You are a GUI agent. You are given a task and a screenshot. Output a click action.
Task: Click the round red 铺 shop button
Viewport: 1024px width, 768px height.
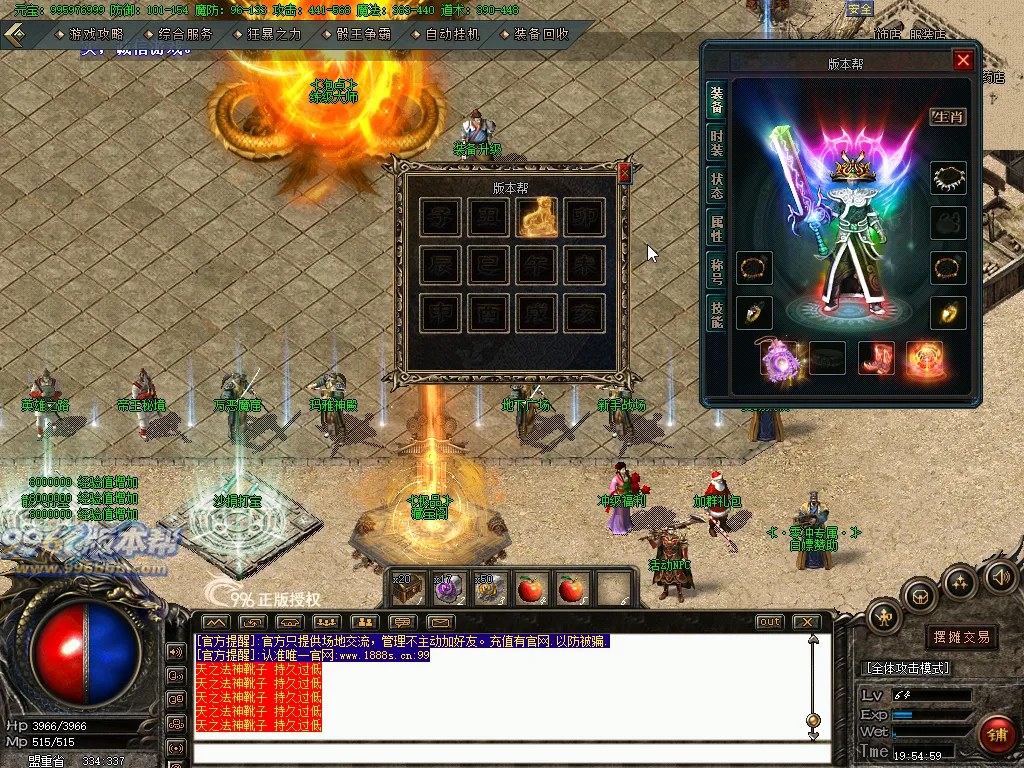pyautogui.click(x=996, y=734)
